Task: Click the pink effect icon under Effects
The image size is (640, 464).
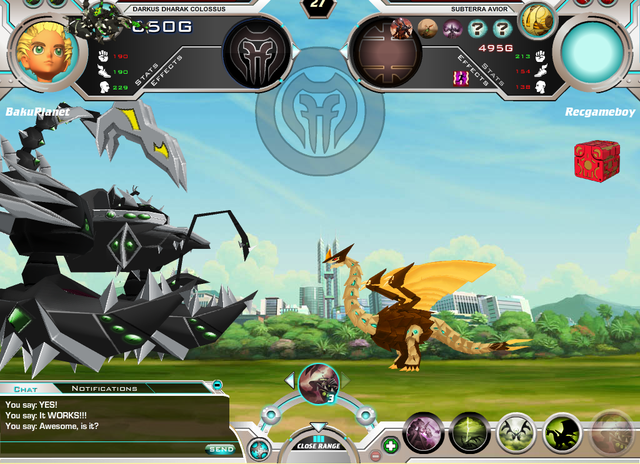Action: coord(462,77)
